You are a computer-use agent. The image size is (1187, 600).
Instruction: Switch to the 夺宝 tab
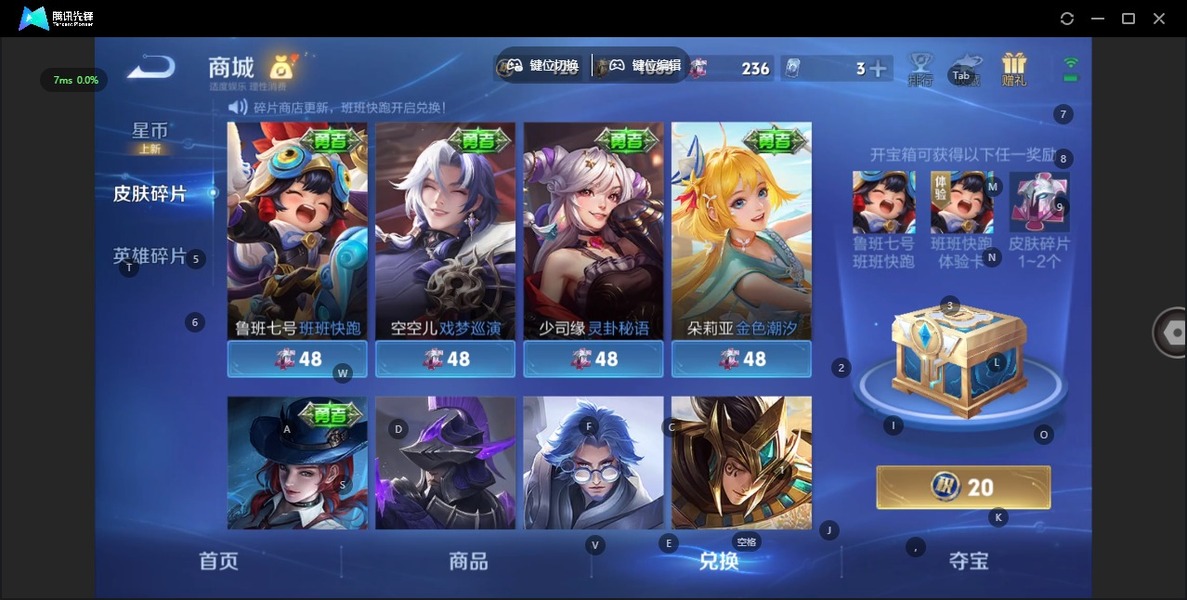coord(968,561)
